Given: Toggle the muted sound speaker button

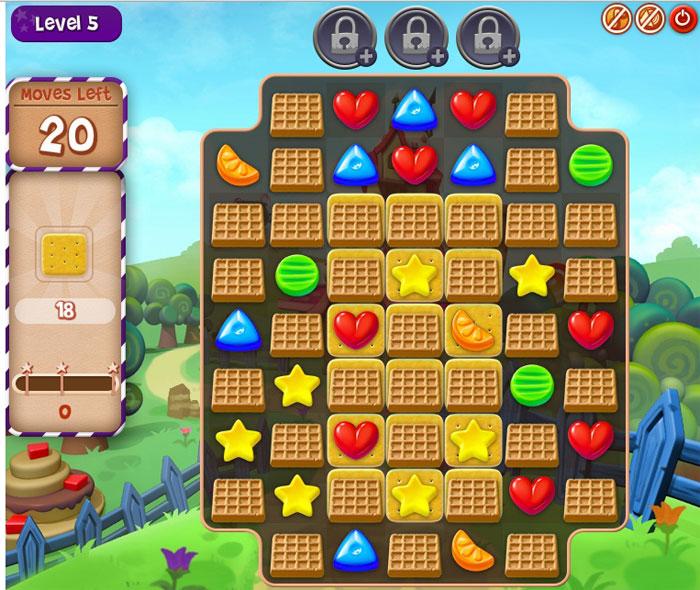Looking at the screenshot, I should pos(649,17).
